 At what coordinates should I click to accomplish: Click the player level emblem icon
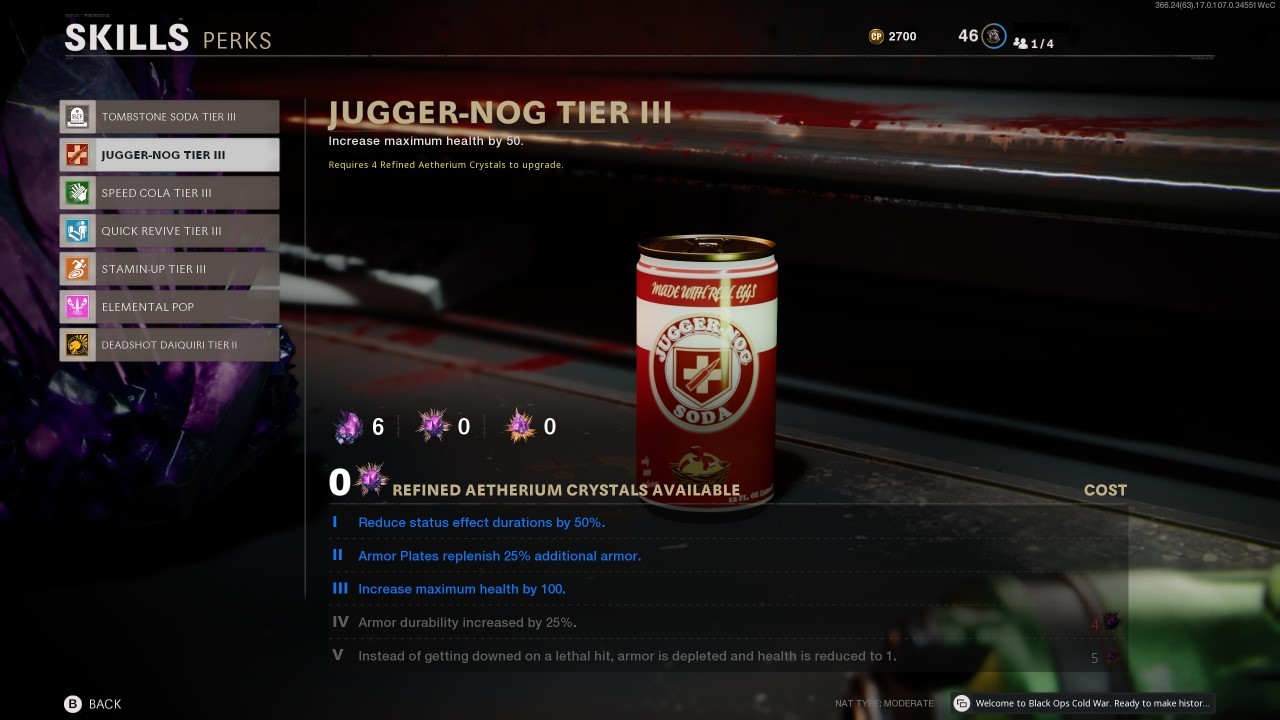pos(993,35)
